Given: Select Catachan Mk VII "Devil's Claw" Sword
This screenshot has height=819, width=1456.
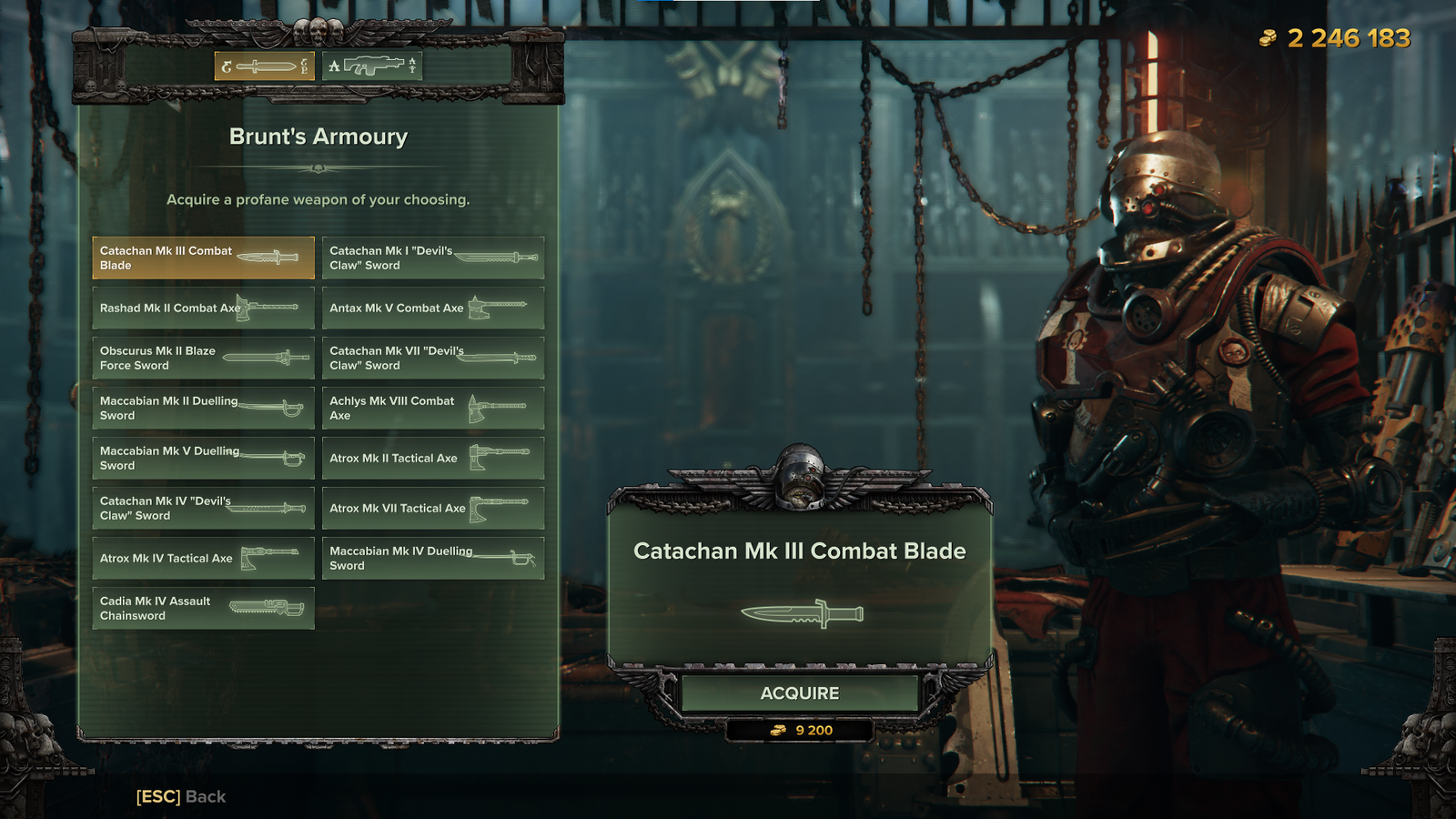Looking at the screenshot, I should point(433,358).
